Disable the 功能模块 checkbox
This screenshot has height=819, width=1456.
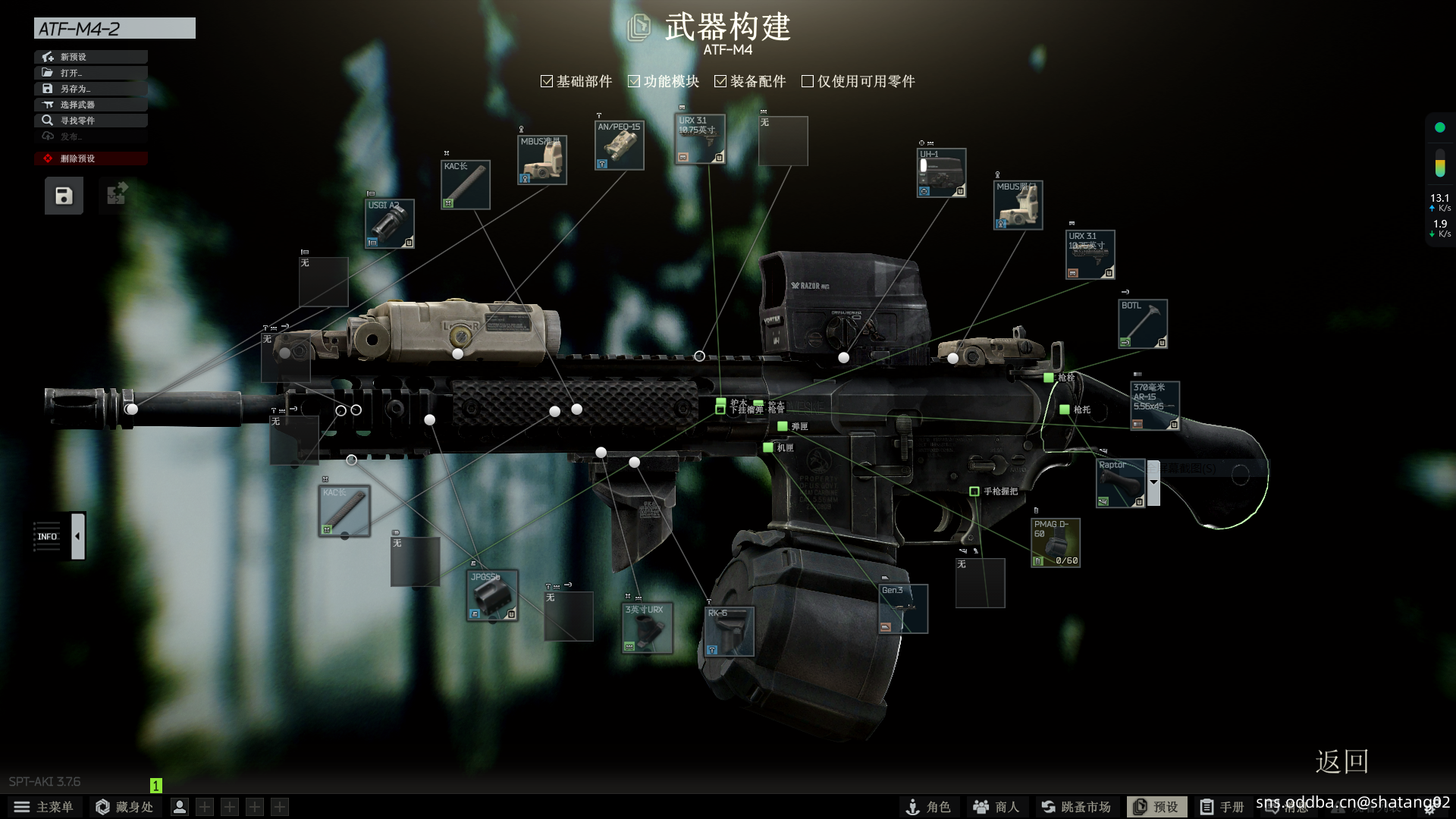coord(634,80)
